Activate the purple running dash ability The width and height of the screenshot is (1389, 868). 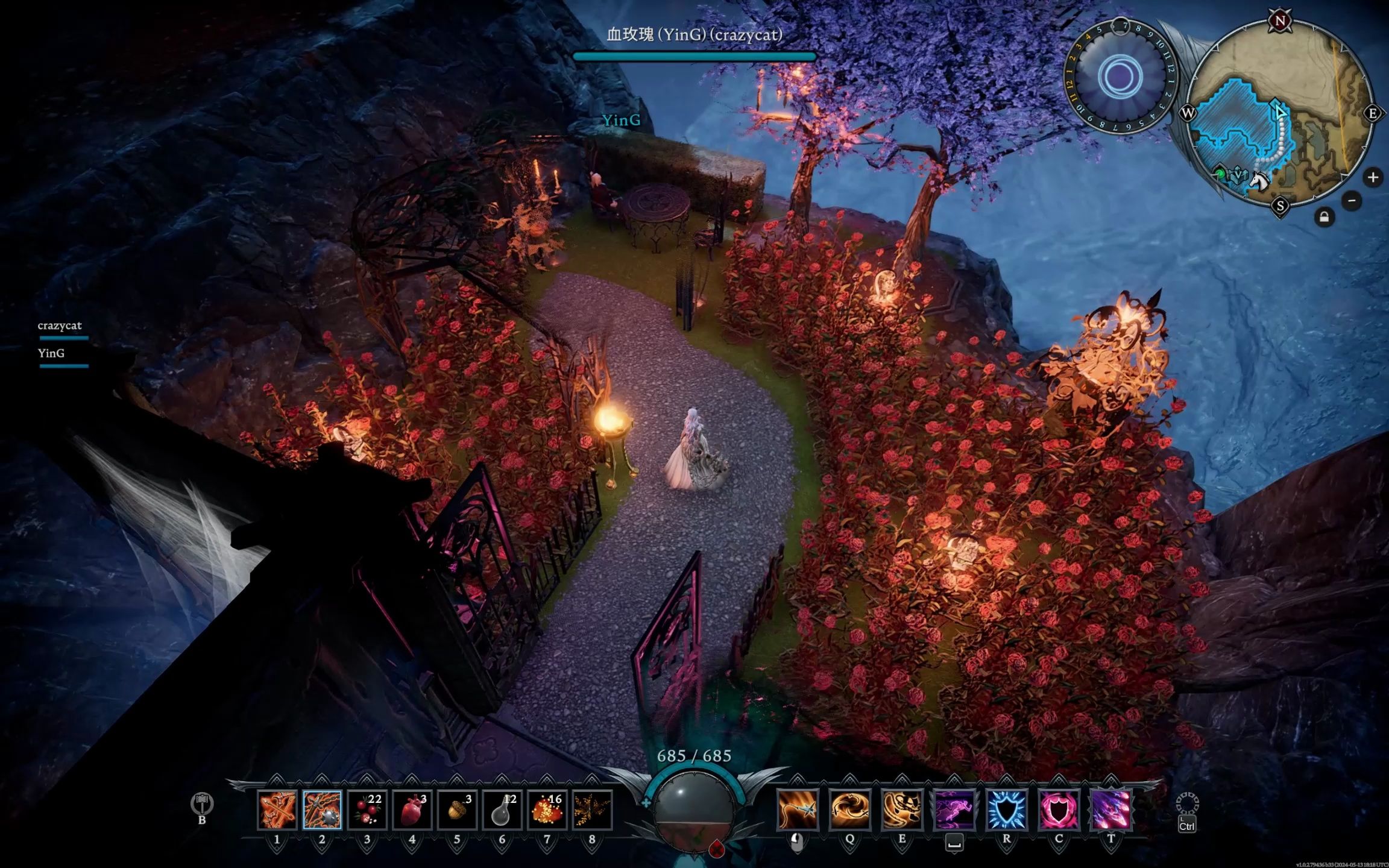[x=954, y=809]
